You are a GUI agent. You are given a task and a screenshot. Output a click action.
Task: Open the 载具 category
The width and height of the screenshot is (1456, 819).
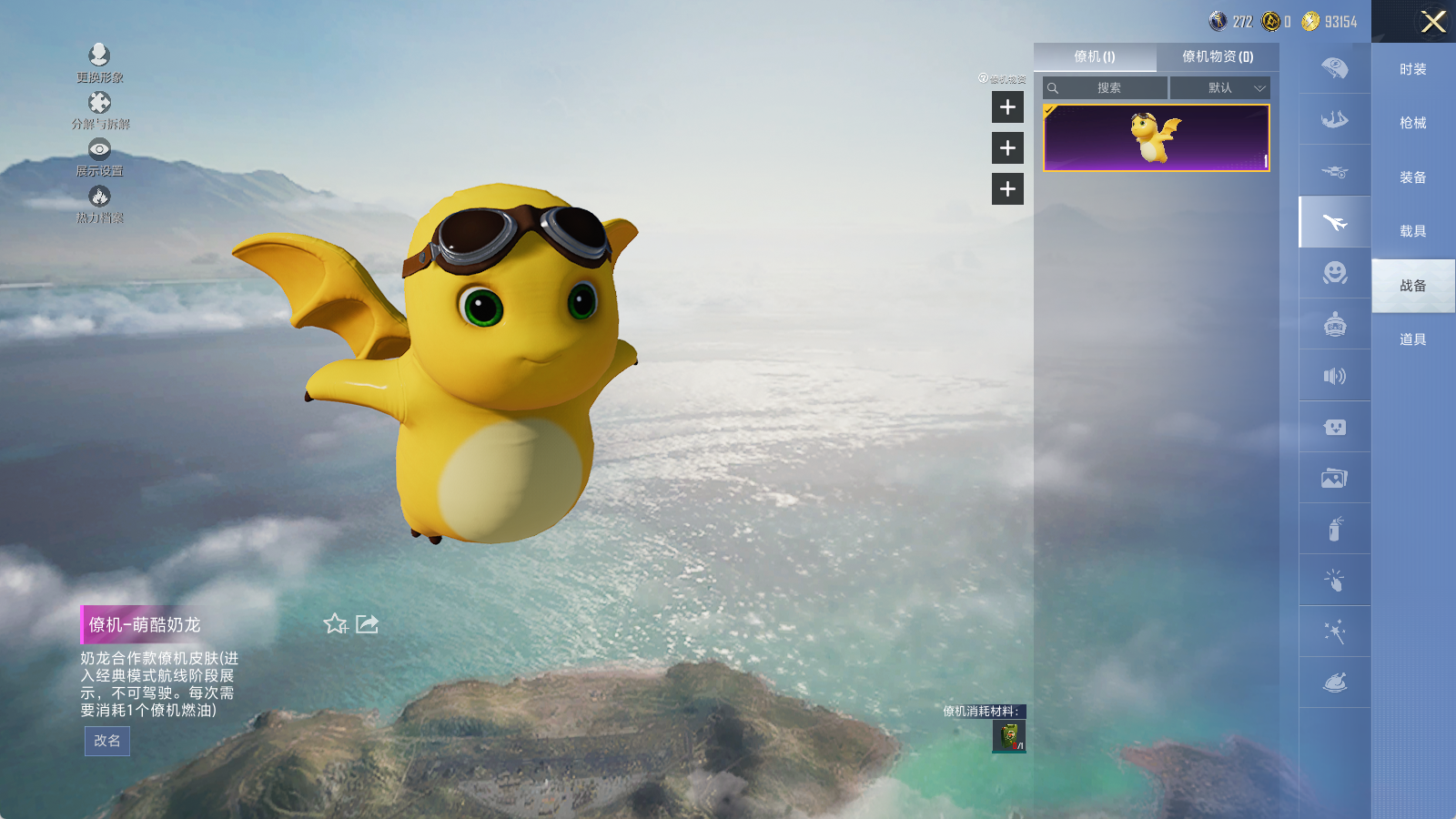click(x=1412, y=231)
